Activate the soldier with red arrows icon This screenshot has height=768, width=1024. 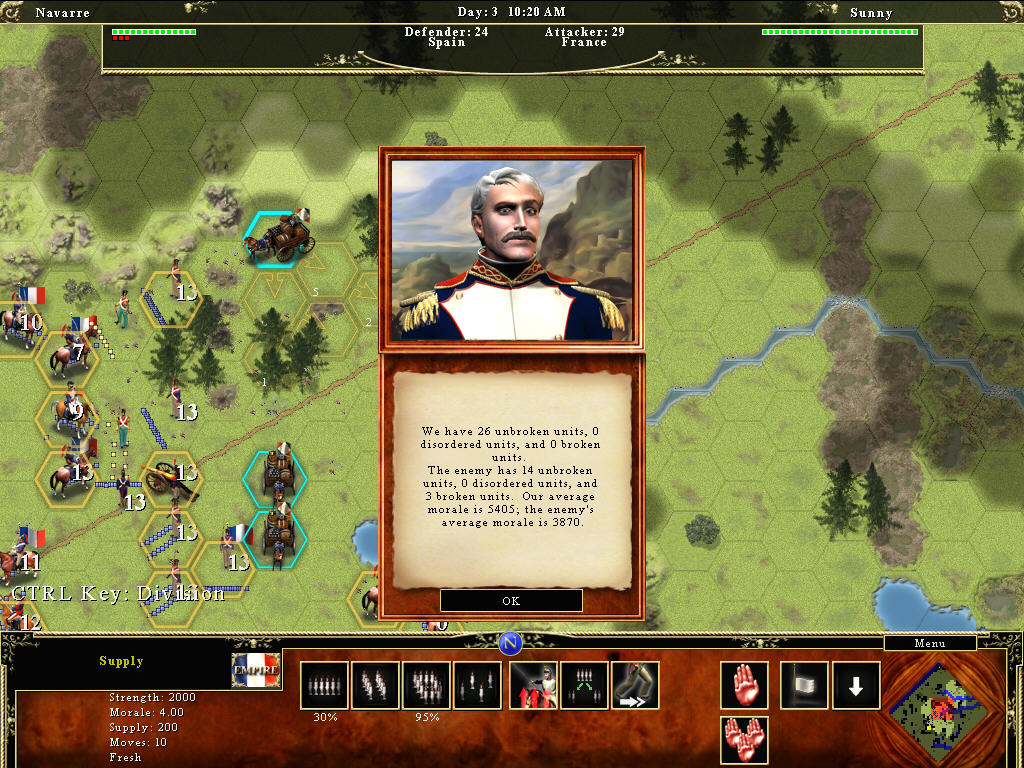coord(534,685)
